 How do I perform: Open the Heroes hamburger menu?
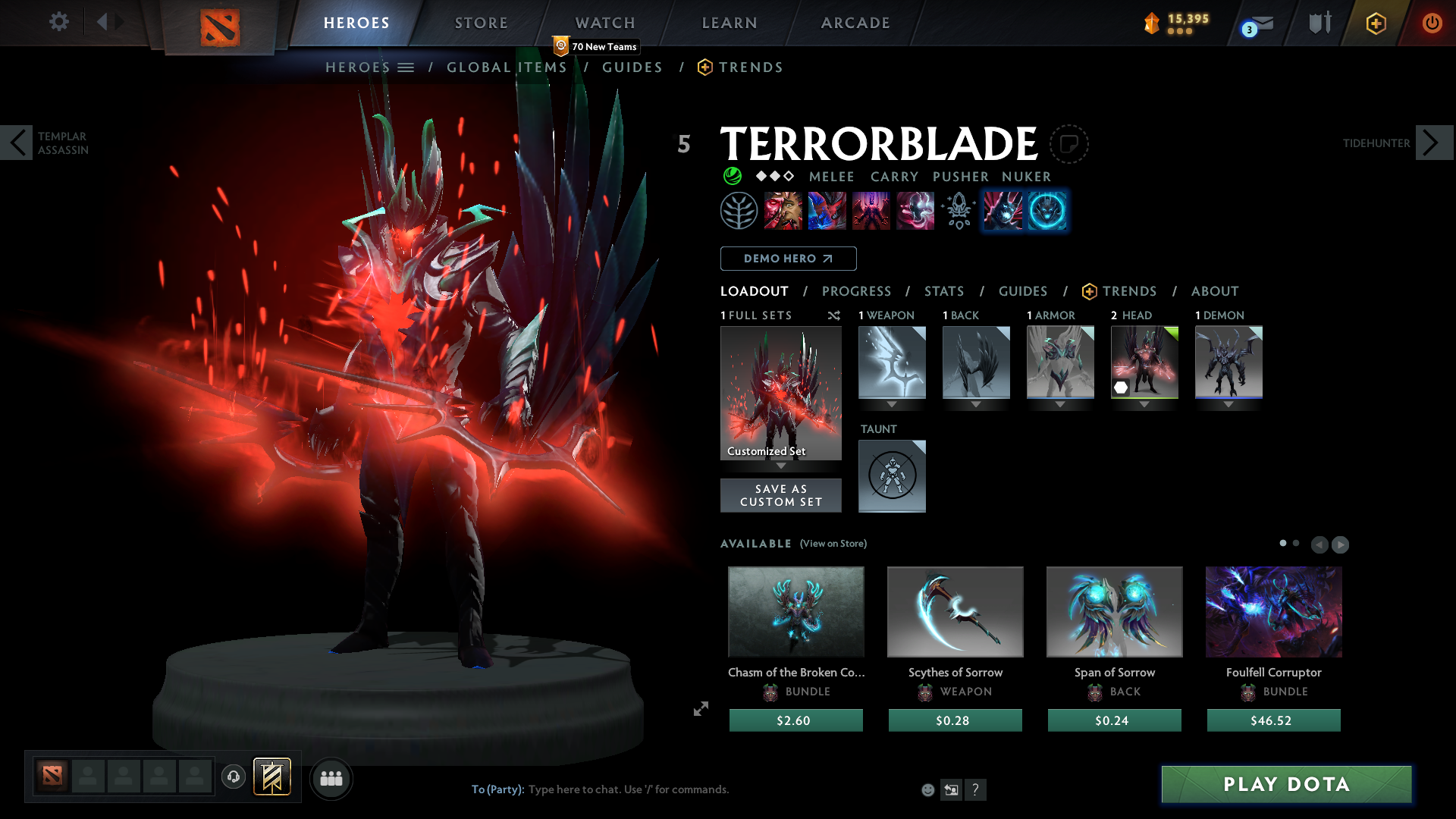(x=406, y=67)
